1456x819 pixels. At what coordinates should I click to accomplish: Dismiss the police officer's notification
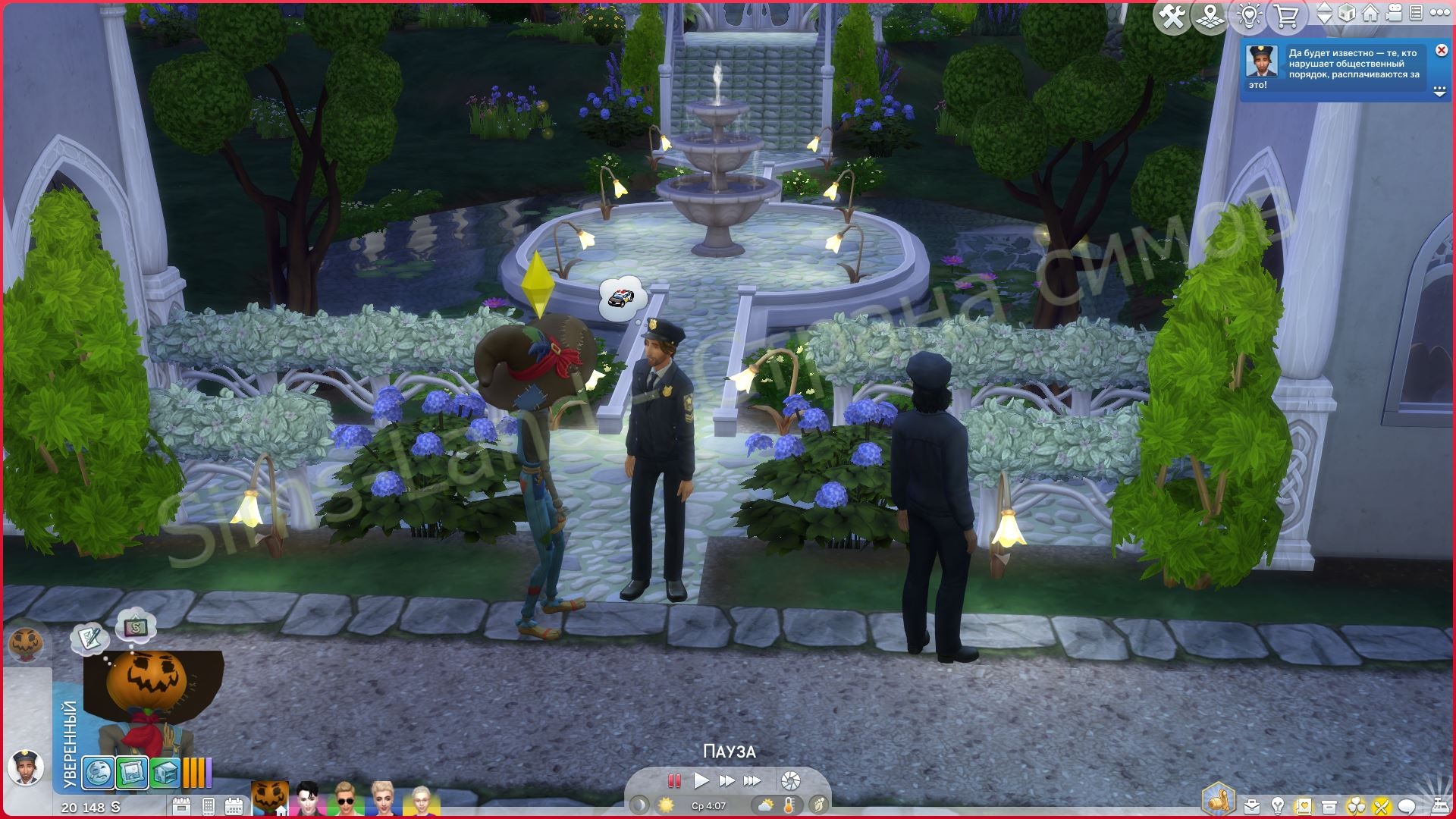[x=1441, y=50]
